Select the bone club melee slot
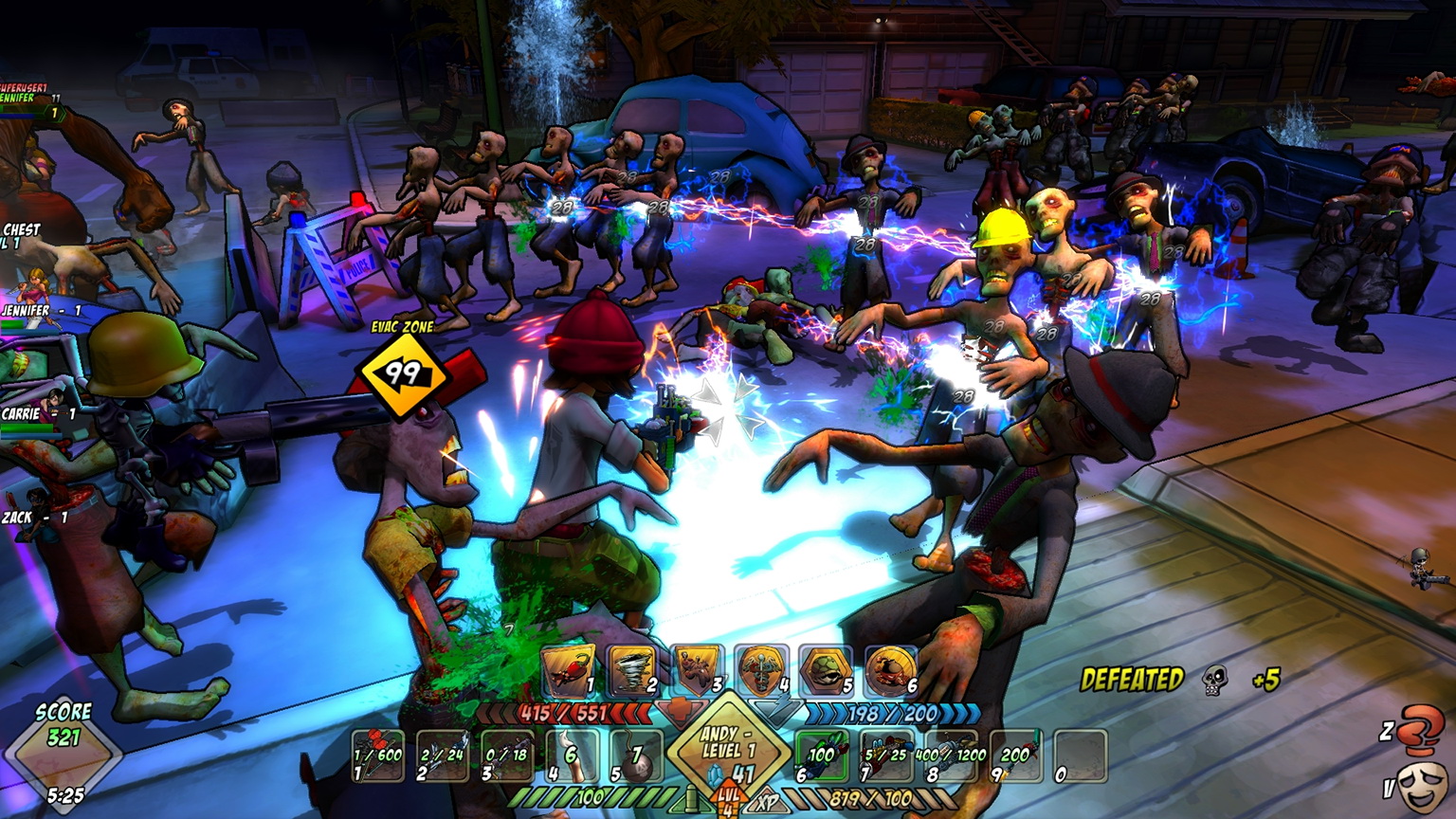 pos(571,755)
